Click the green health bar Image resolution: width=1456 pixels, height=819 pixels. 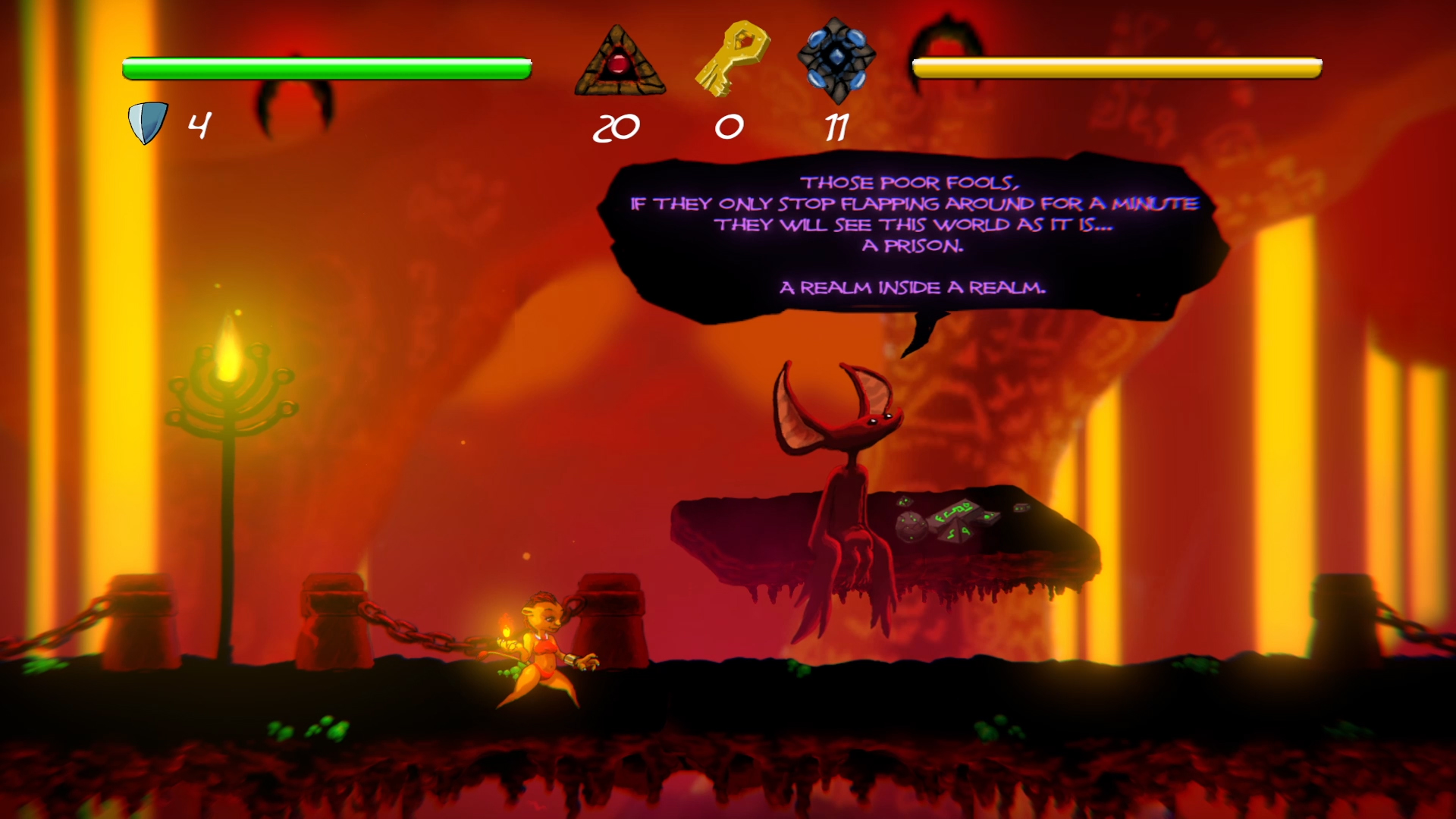tap(326, 68)
